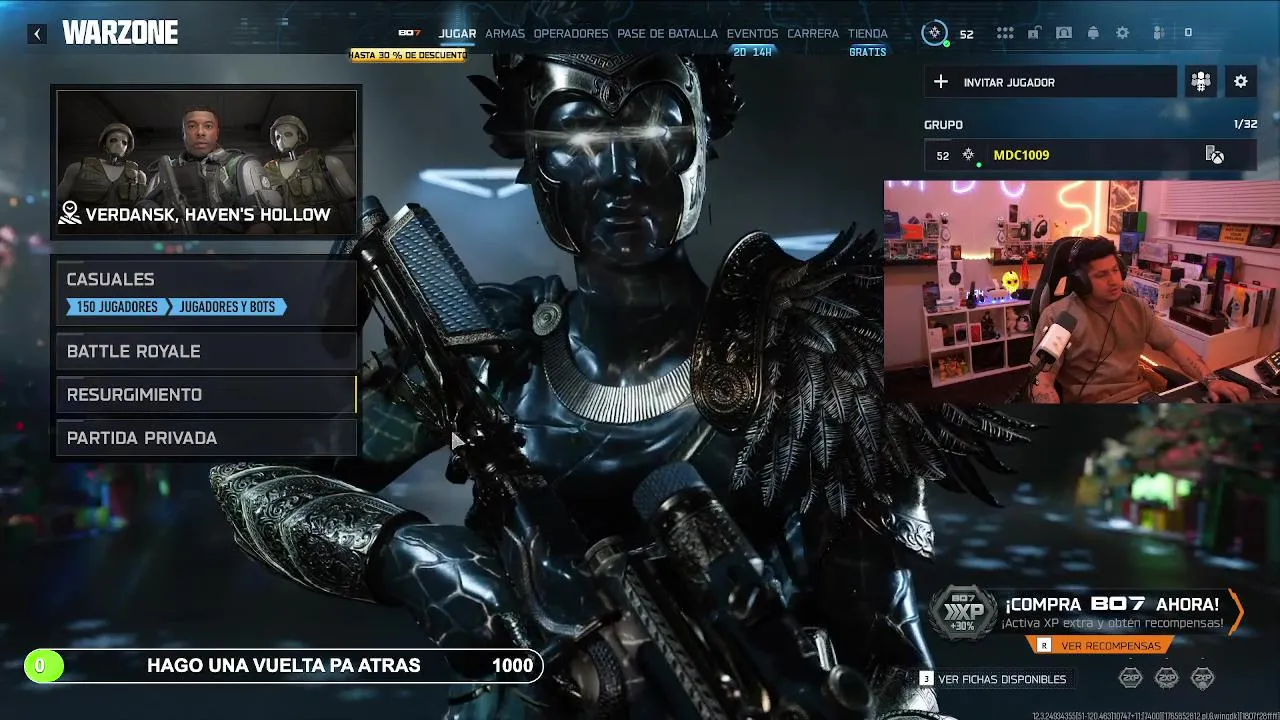Open the Partida Privada option
The height and width of the screenshot is (720, 1280).
pyautogui.click(x=206, y=438)
